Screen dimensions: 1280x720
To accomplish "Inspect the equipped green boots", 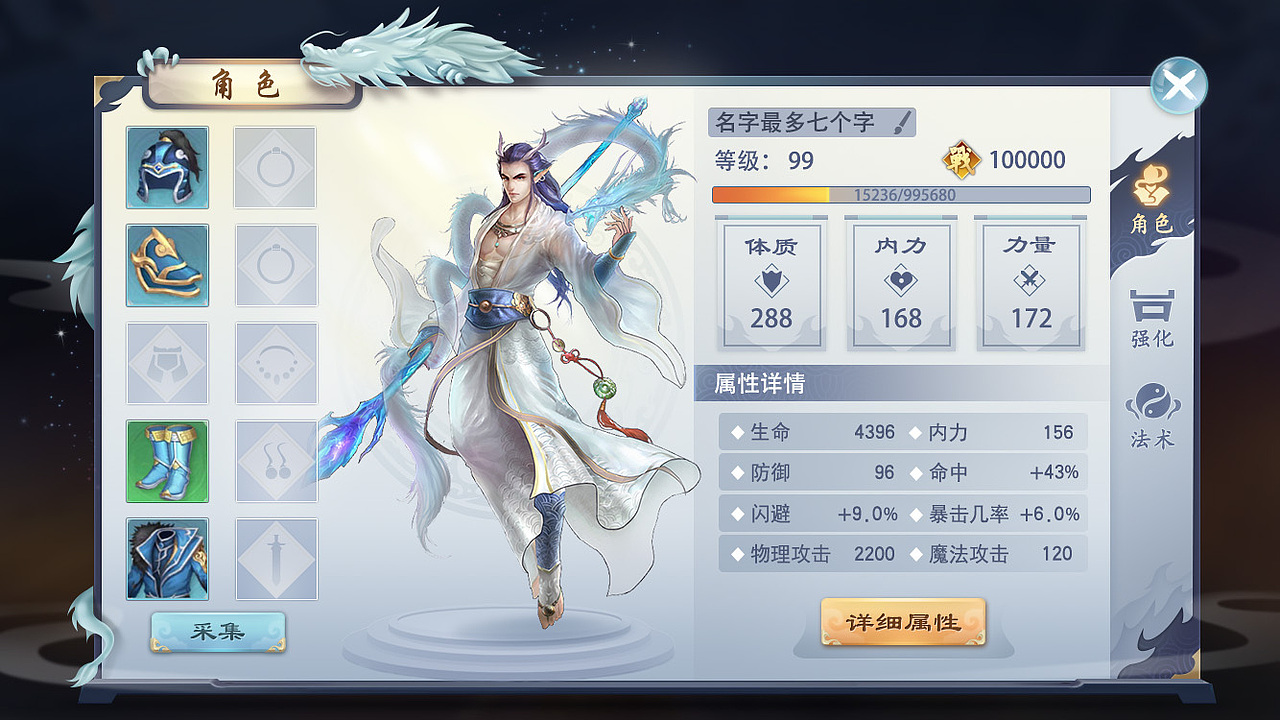I will point(167,463).
